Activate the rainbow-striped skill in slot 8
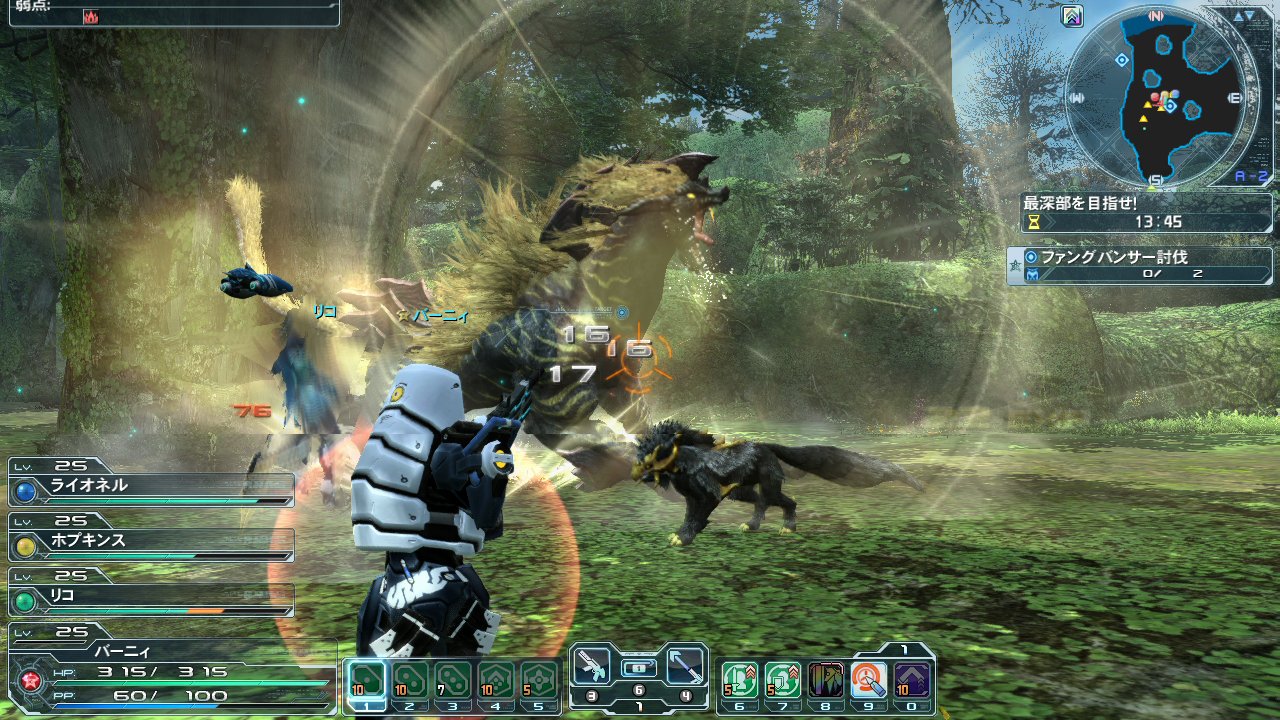Viewport: 1280px width, 720px height. pyautogui.click(x=826, y=680)
